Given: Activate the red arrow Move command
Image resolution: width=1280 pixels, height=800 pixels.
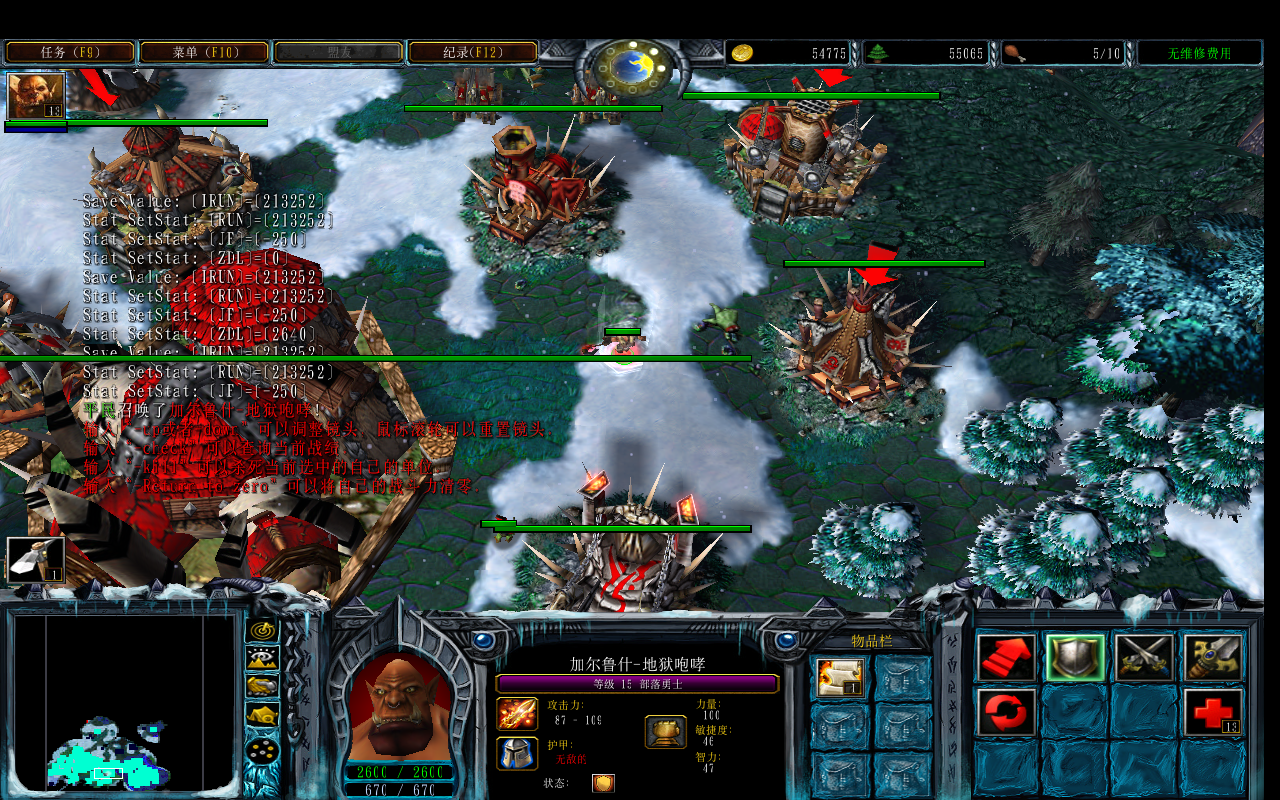Looking at the screenshot, I should (1006, 658).
